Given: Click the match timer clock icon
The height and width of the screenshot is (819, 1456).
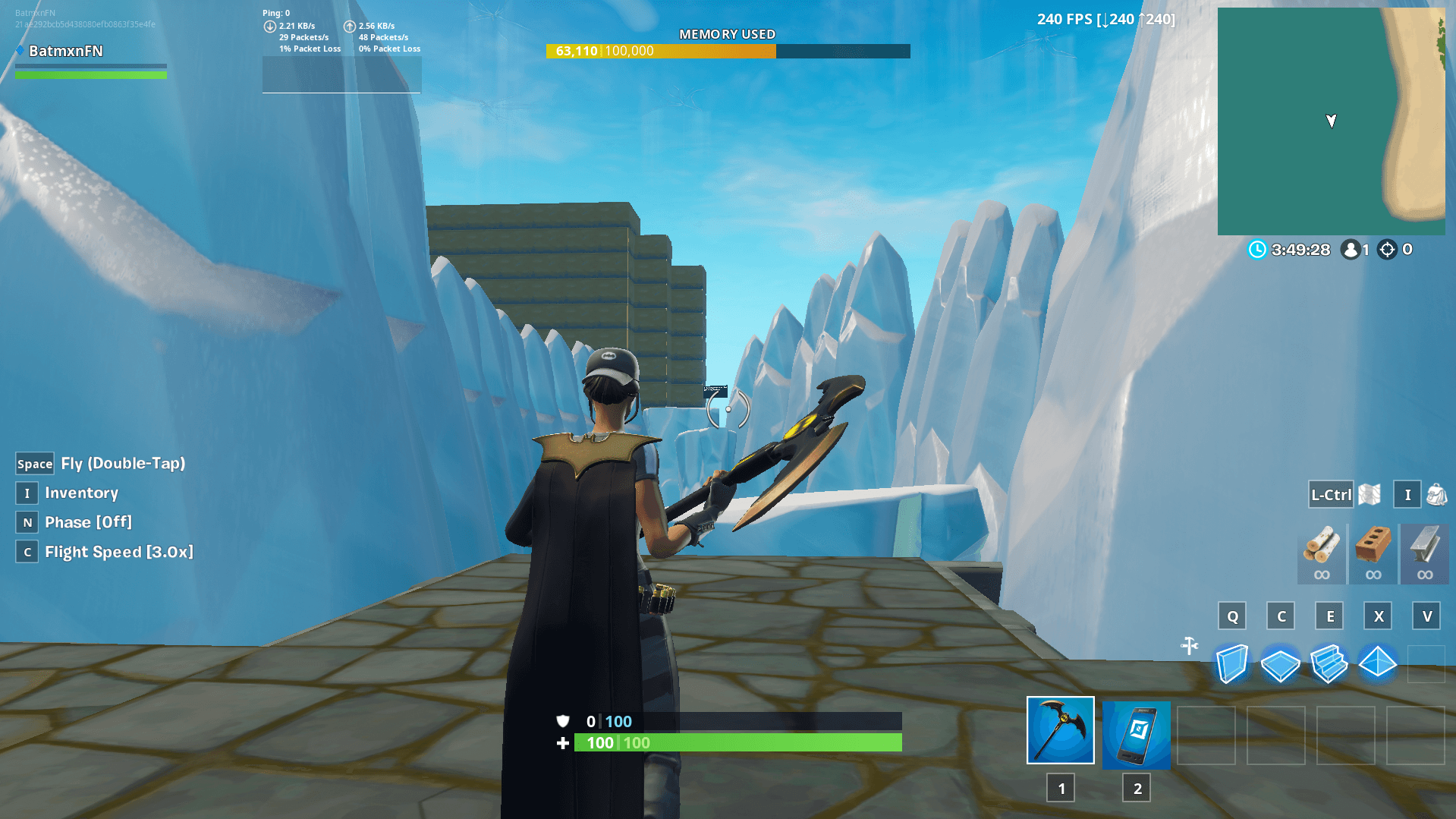Looking at the screenshot, I should 1257,250.
